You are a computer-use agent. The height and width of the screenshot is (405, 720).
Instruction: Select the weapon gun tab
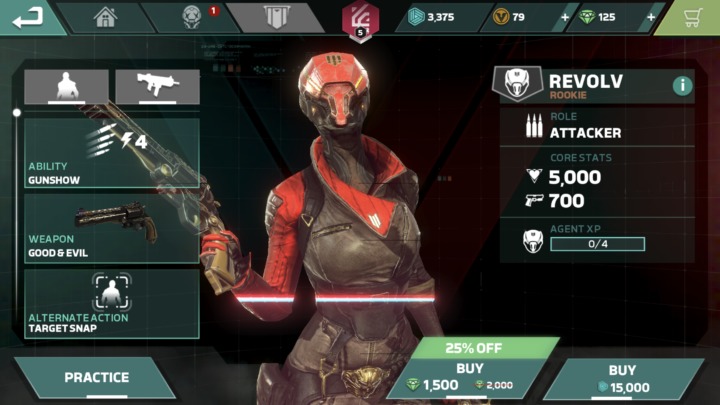(x=157, y=87)
